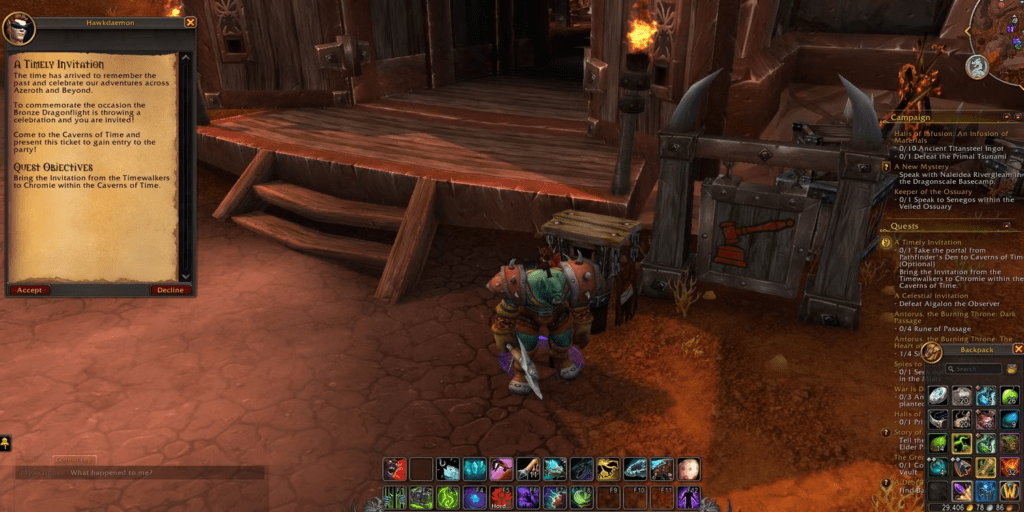Decline the quest offer
The image size is (1024, 512).
tap(170, 290)
